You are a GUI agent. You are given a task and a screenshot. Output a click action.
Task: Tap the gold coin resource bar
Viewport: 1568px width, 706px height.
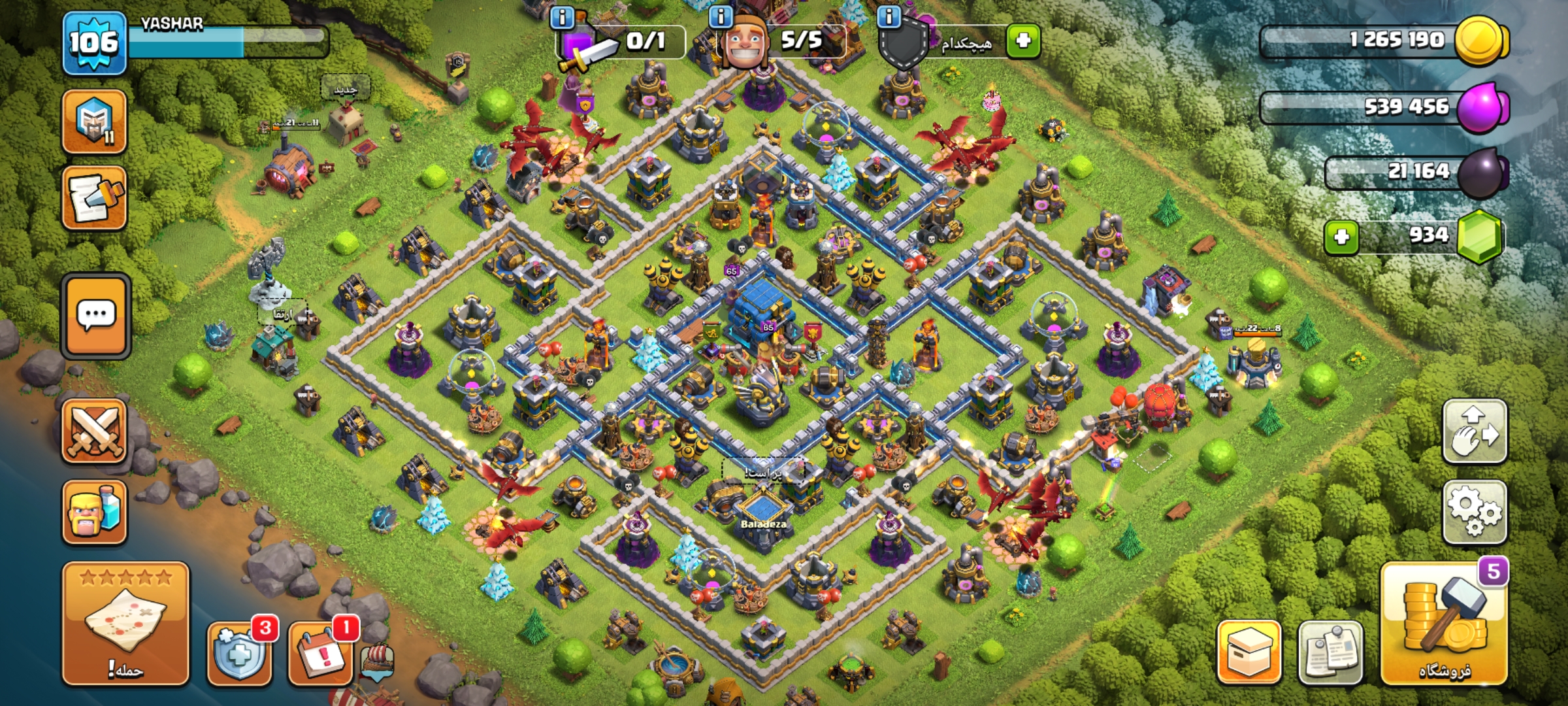1385,41
